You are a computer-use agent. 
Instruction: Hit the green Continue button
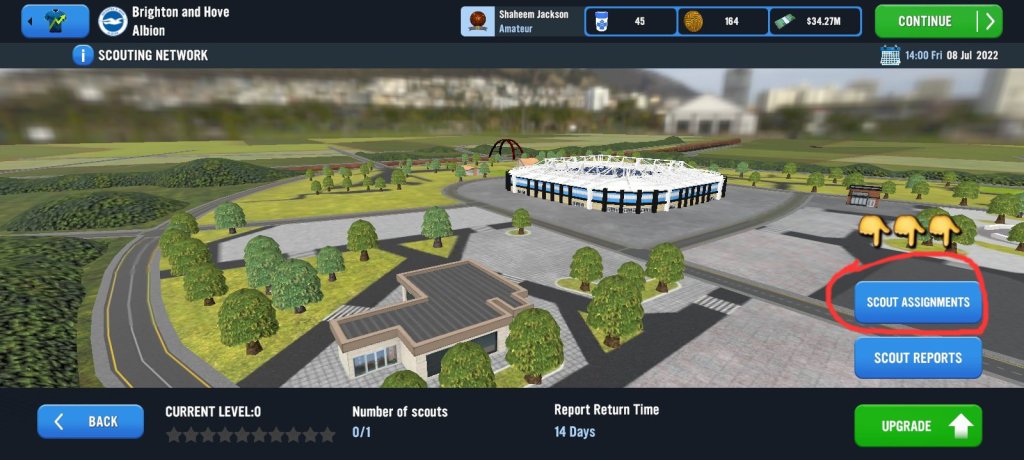point(937,21)
